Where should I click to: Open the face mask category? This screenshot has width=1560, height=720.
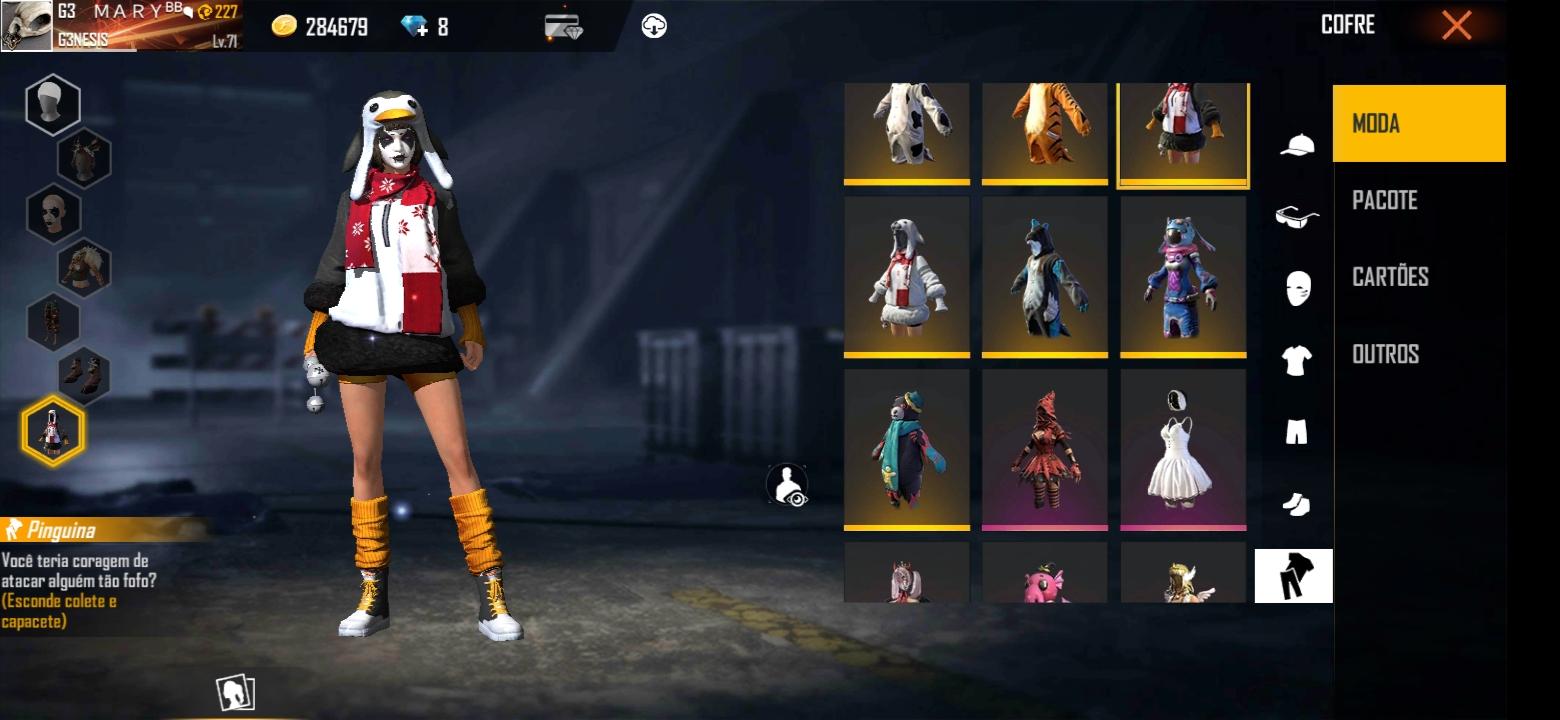click(x=1297, y=289)
